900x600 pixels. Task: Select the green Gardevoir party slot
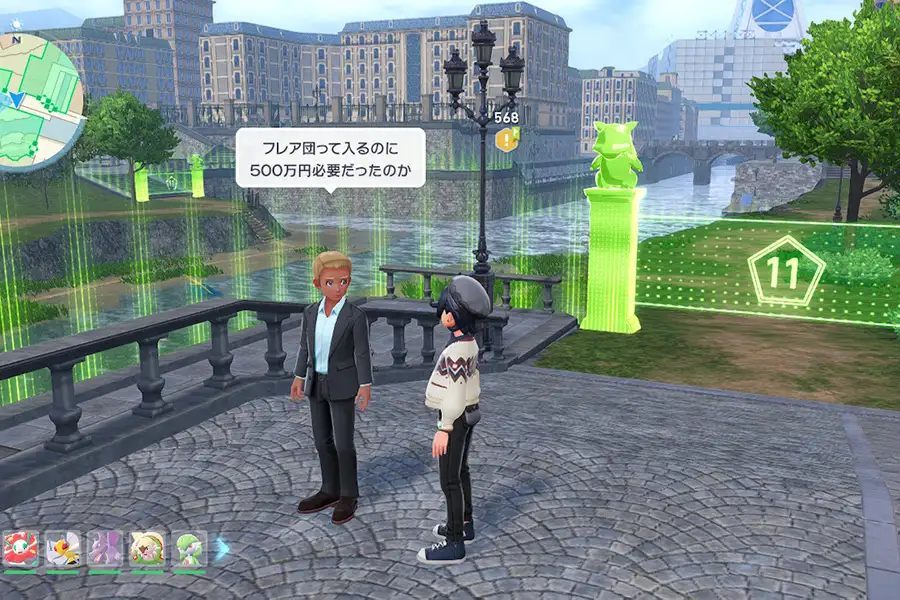(x=189, y=549)
